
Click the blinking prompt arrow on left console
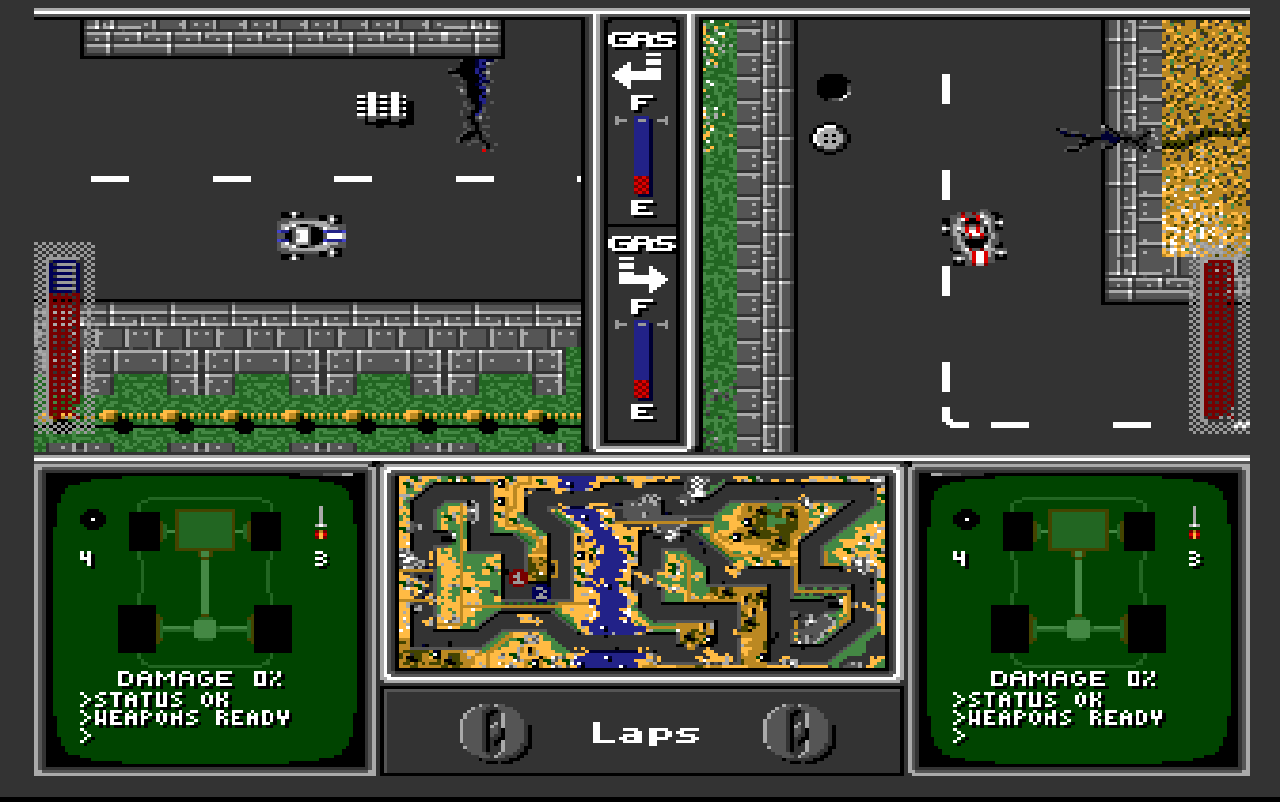86,734
